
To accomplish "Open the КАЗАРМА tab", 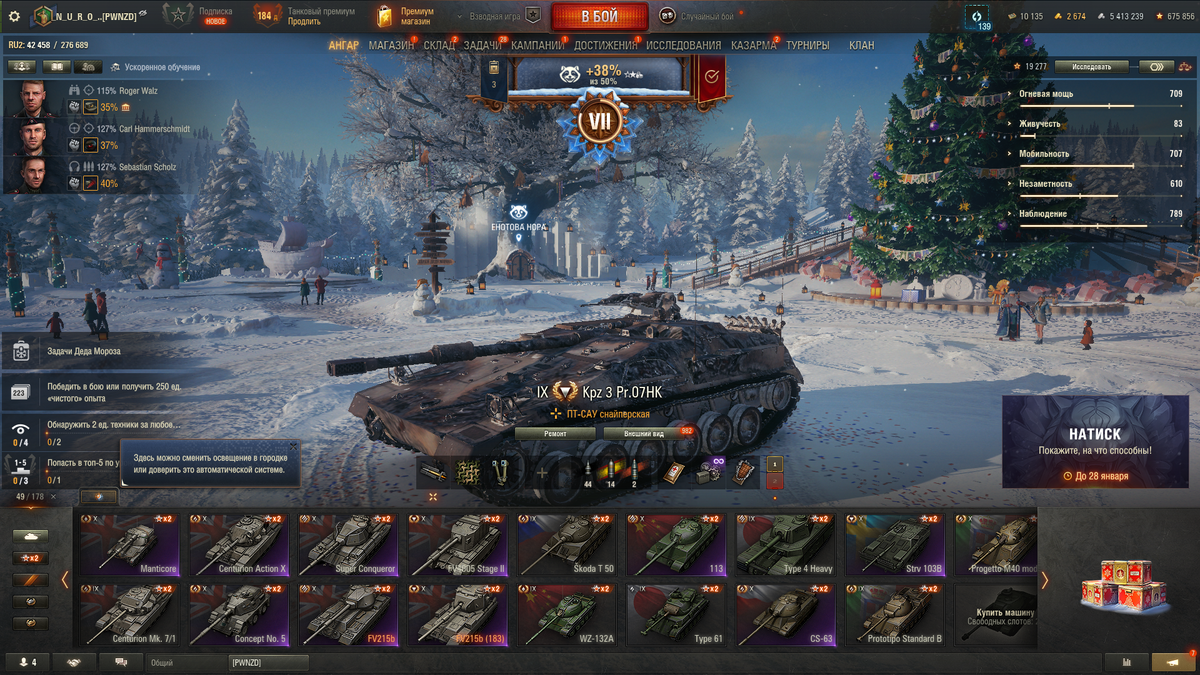I will point(753,45).
